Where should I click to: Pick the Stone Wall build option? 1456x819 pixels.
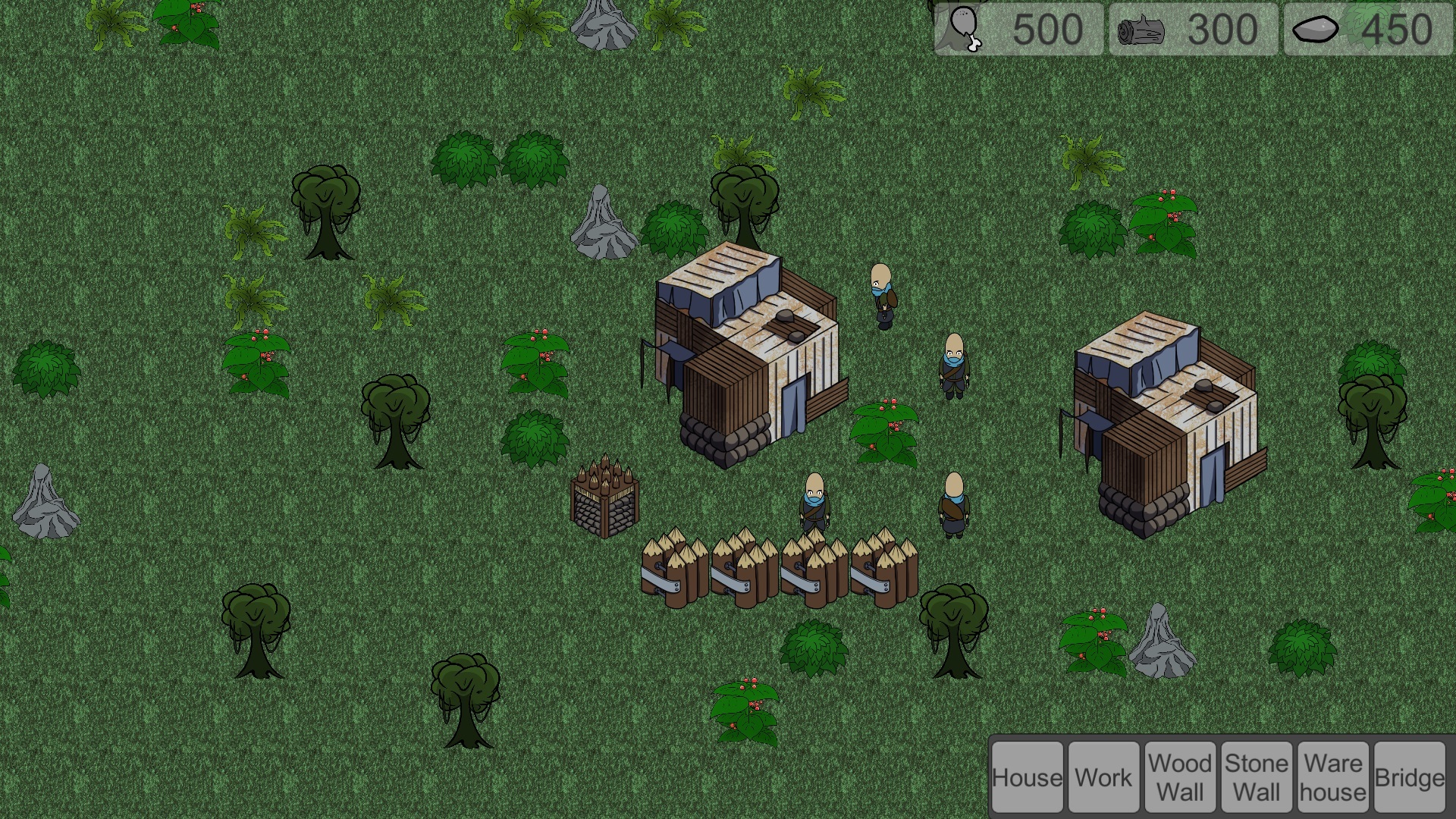tap(1257, 777)
